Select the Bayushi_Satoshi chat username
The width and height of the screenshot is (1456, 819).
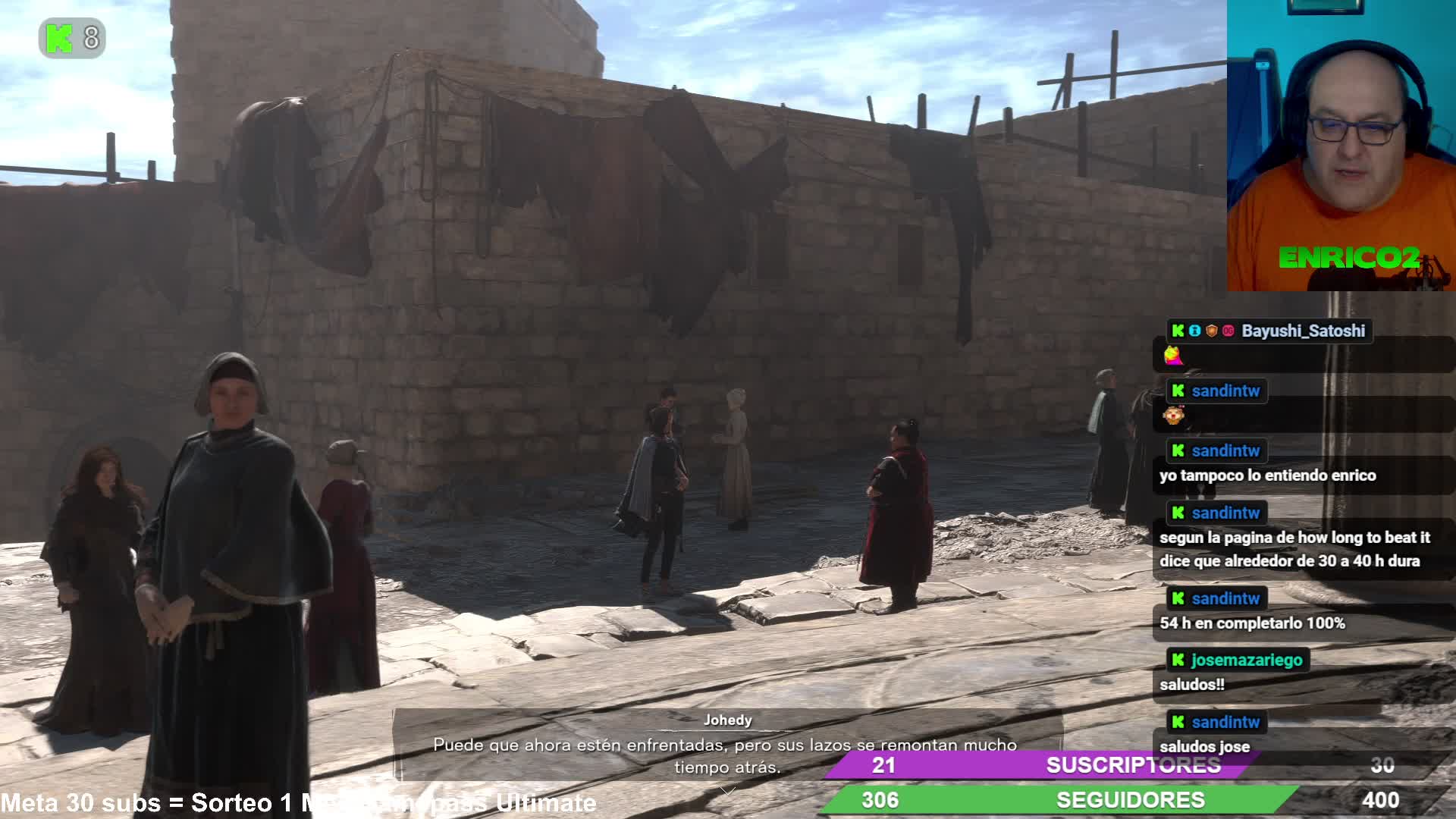coord(1303,331)
